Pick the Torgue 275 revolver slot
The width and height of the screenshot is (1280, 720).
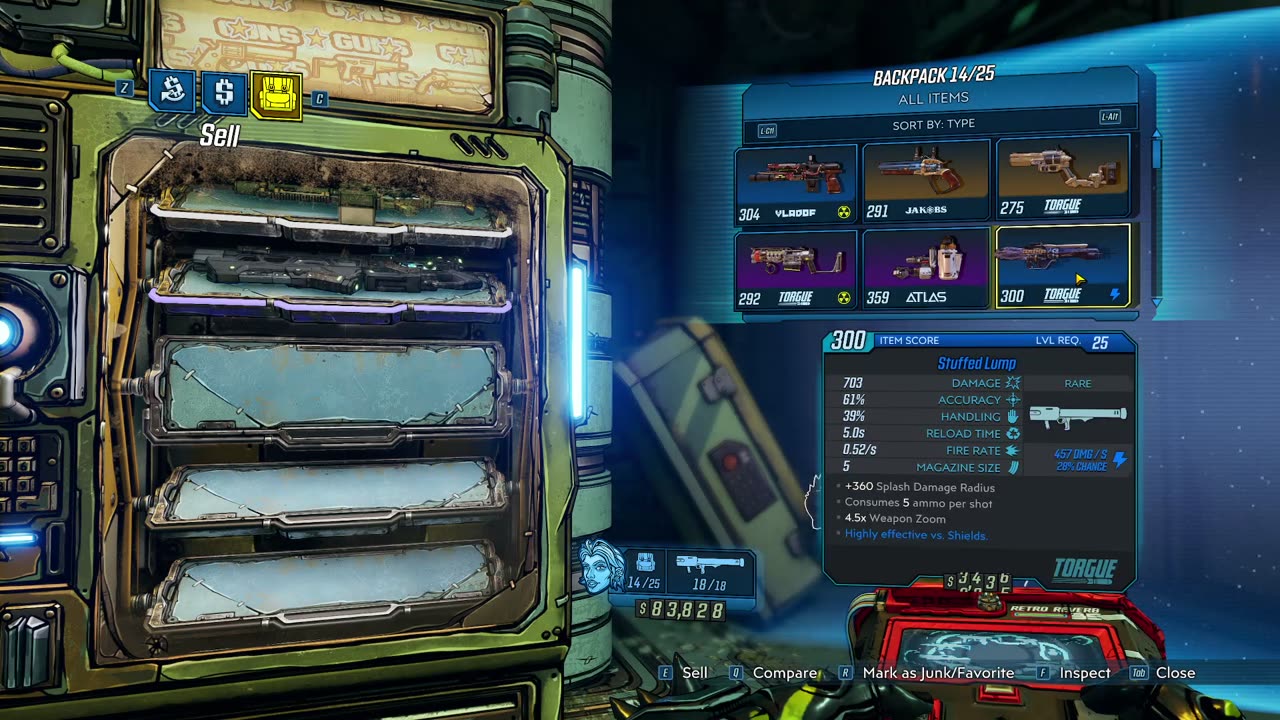click(x=1062, y=179)
